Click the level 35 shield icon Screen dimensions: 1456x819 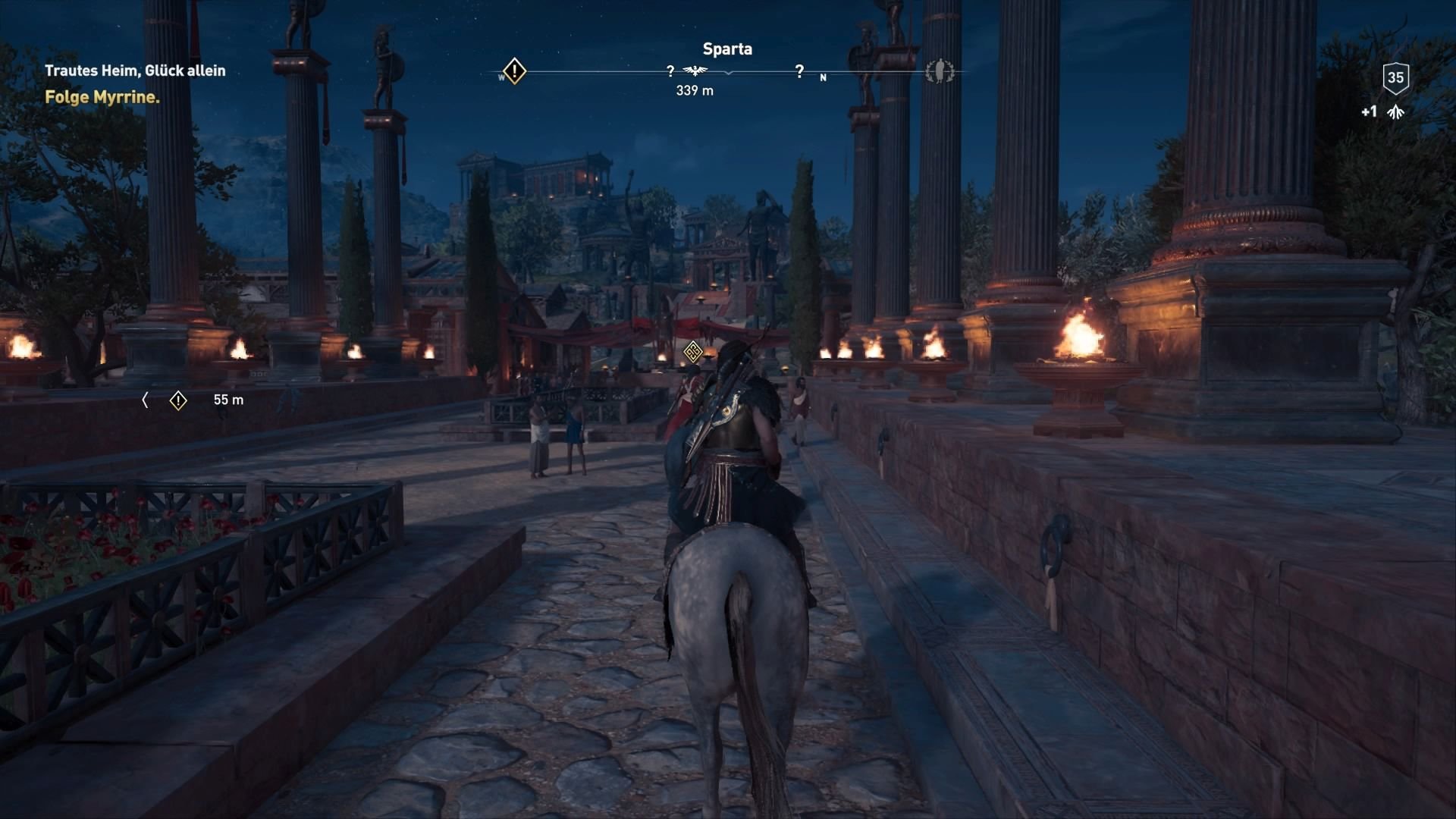(1395, 77)
